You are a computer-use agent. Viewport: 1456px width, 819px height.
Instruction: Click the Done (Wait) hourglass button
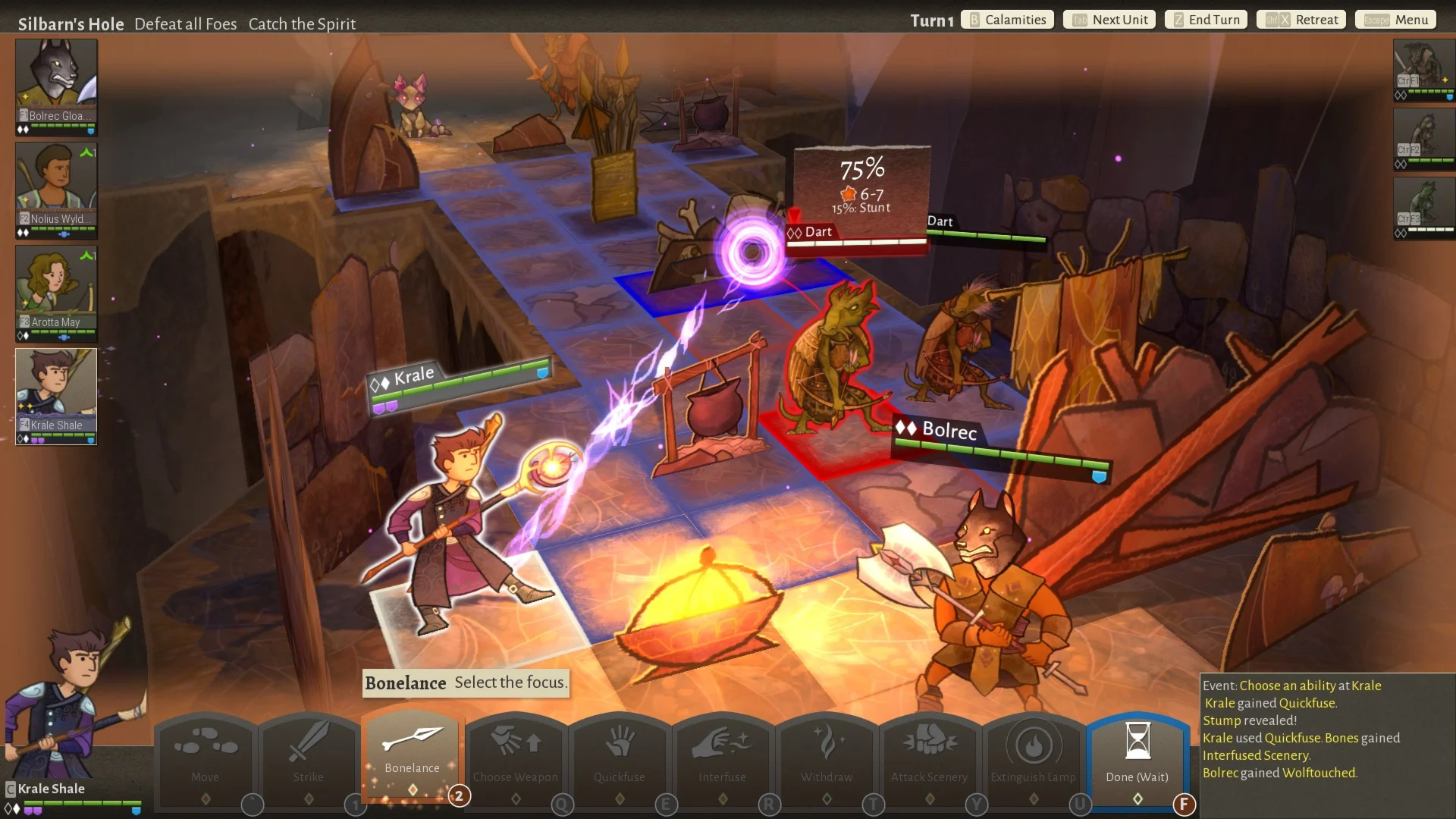click(x=1137, y=755)
